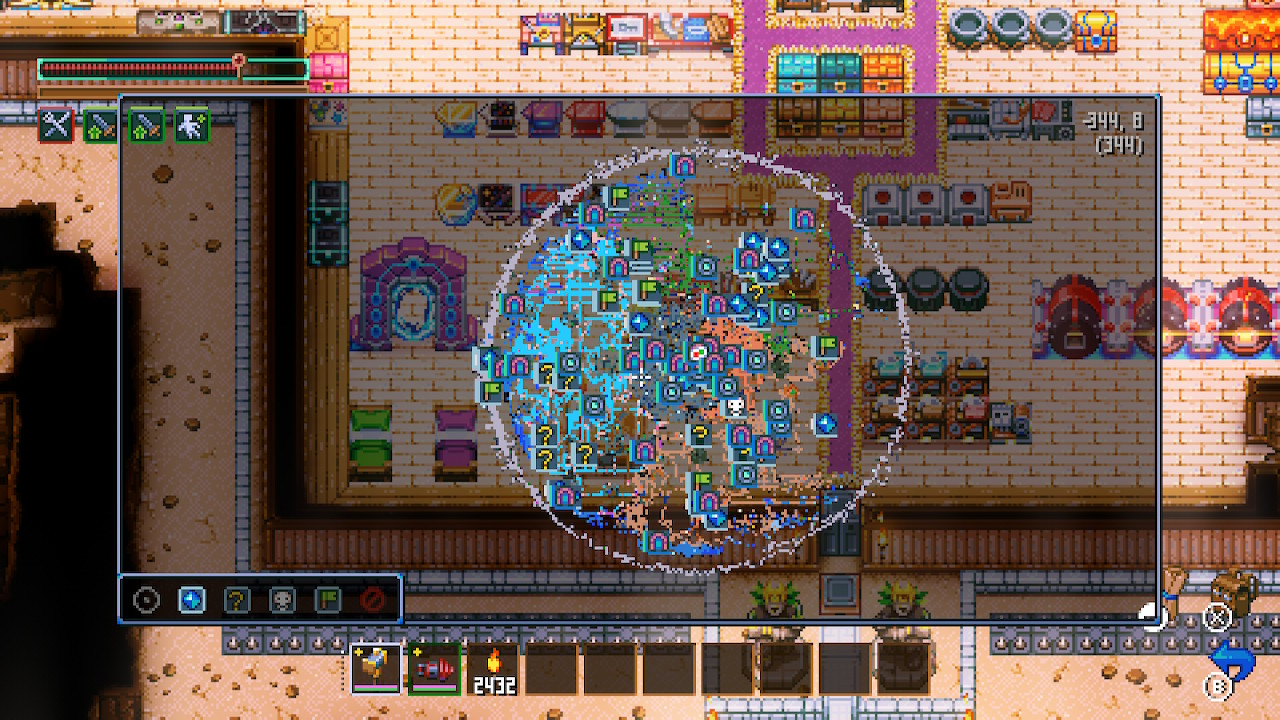Toggle the yellow question mark marker filter

pyautogui.click(x=236, y=600)
